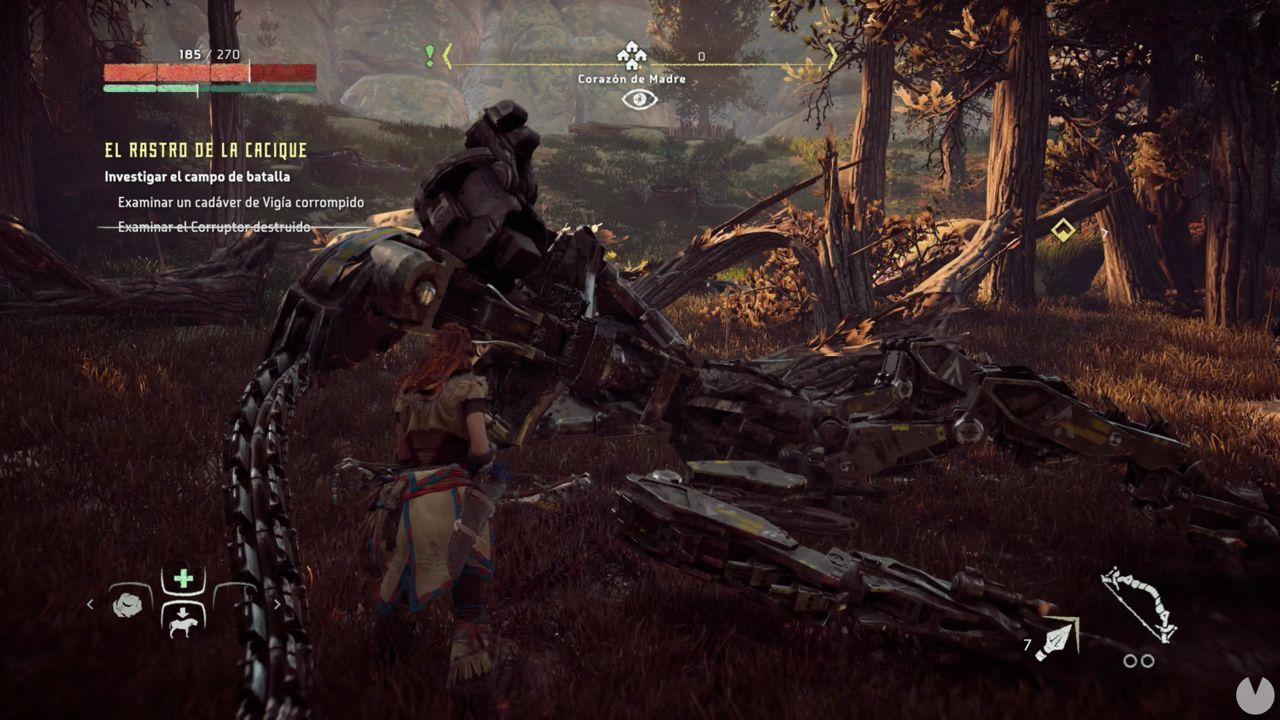Select the rock lure item icon
Viewport: 1280px width, 720px height.
coord(127,606)
